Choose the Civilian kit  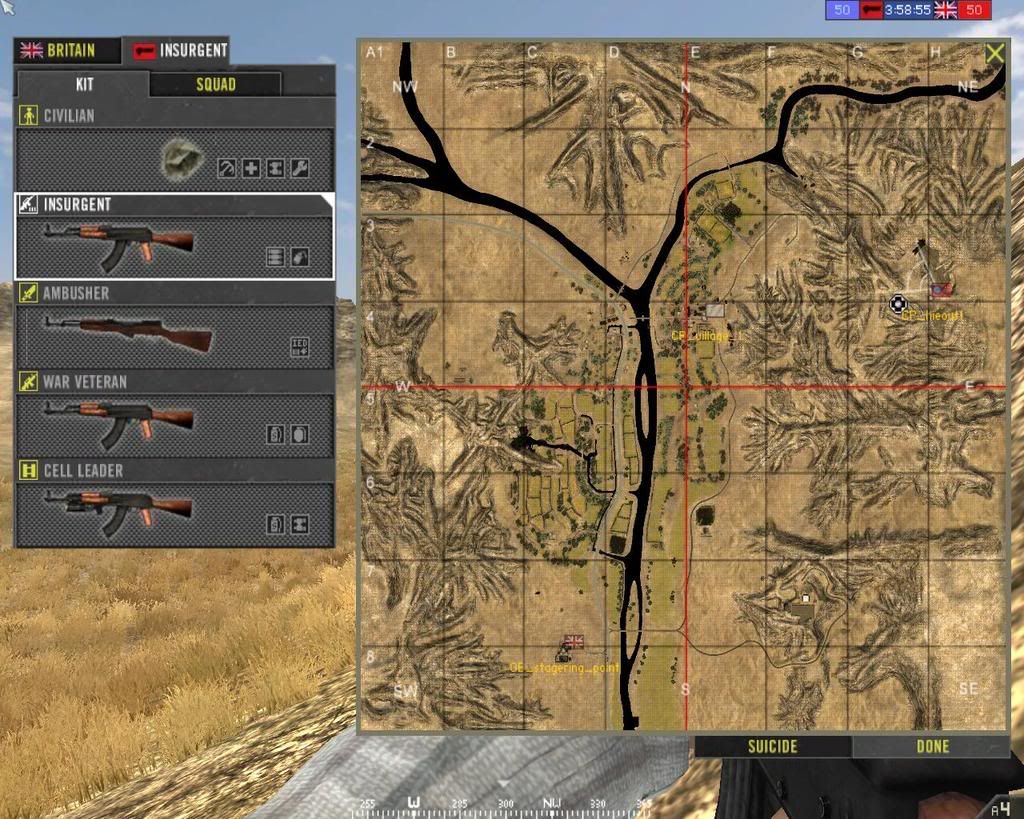[x=175, y=159]
